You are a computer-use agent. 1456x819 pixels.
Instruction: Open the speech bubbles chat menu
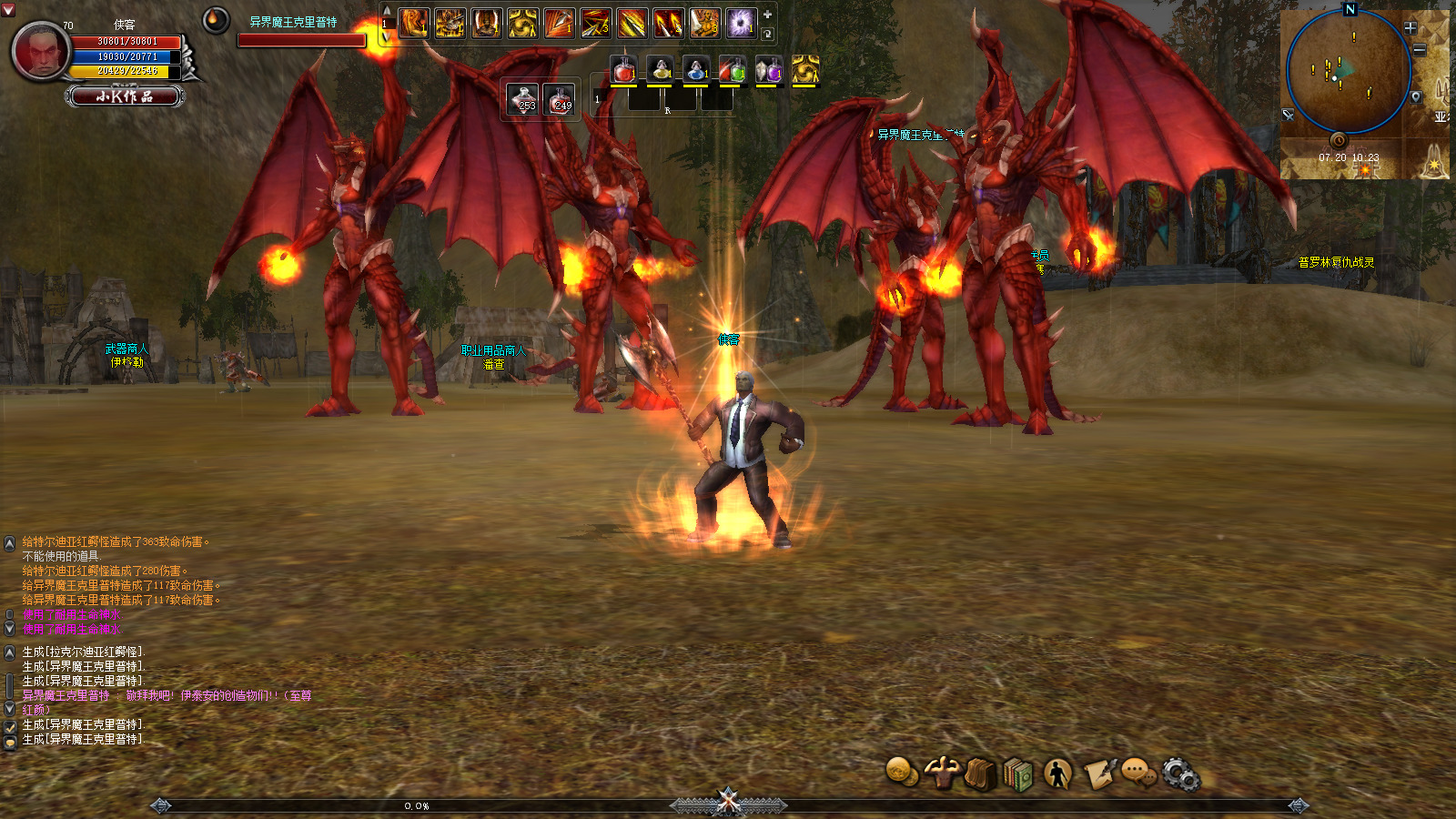[1137, 773]
